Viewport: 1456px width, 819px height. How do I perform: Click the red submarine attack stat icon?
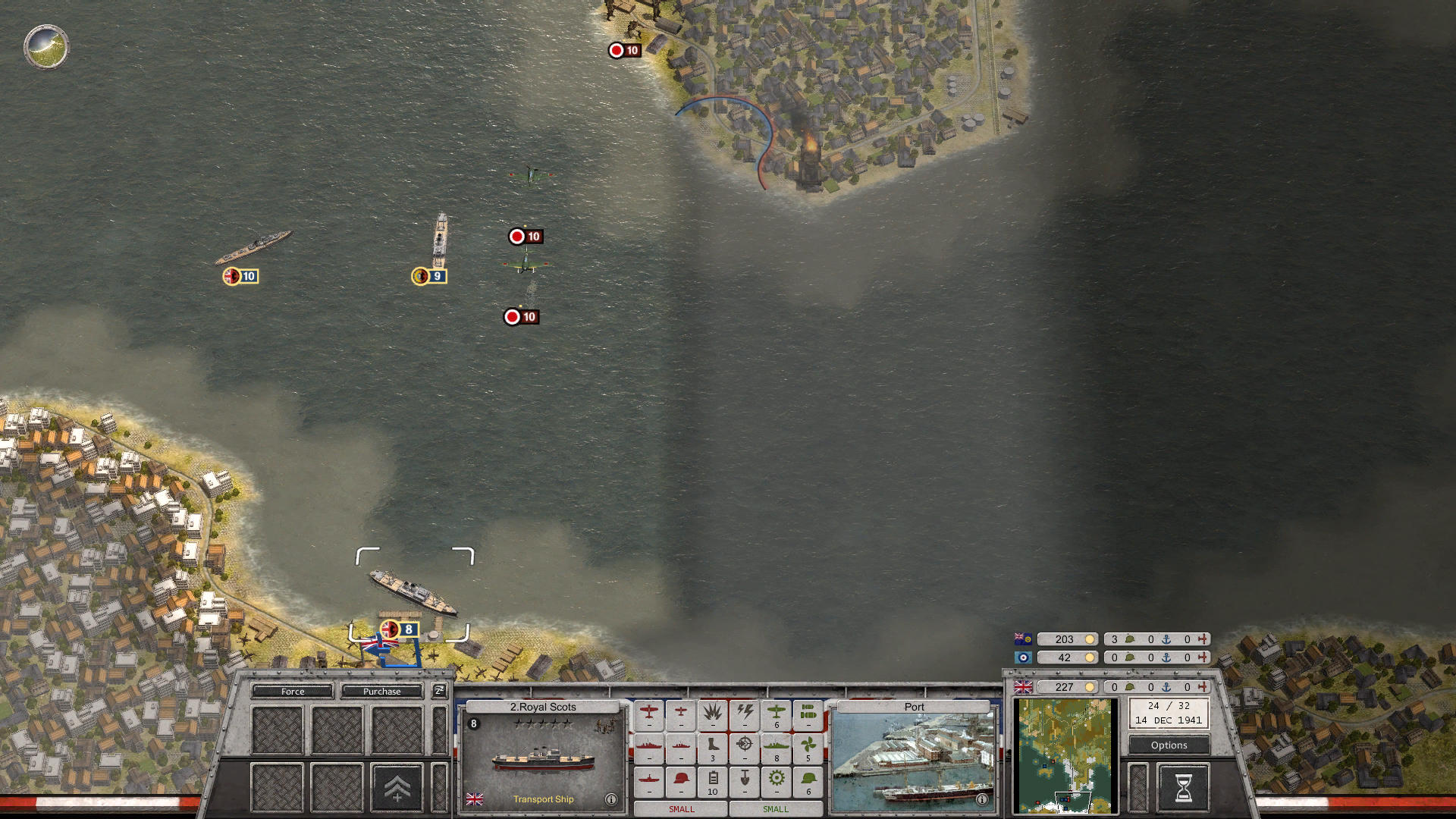pyautogui.click(x=649, y=780)
